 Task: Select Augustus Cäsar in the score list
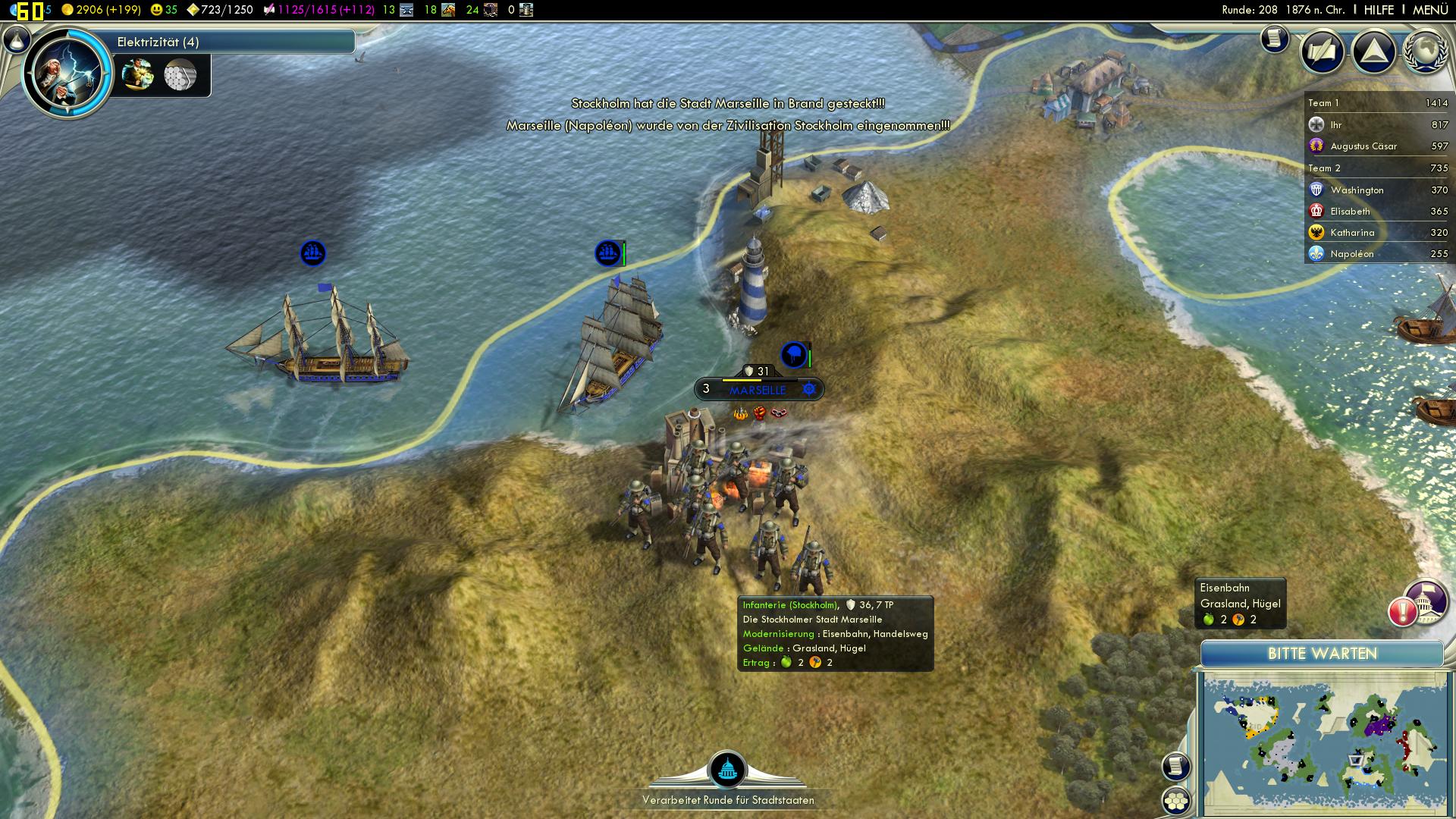click(x=1363, y=146)
